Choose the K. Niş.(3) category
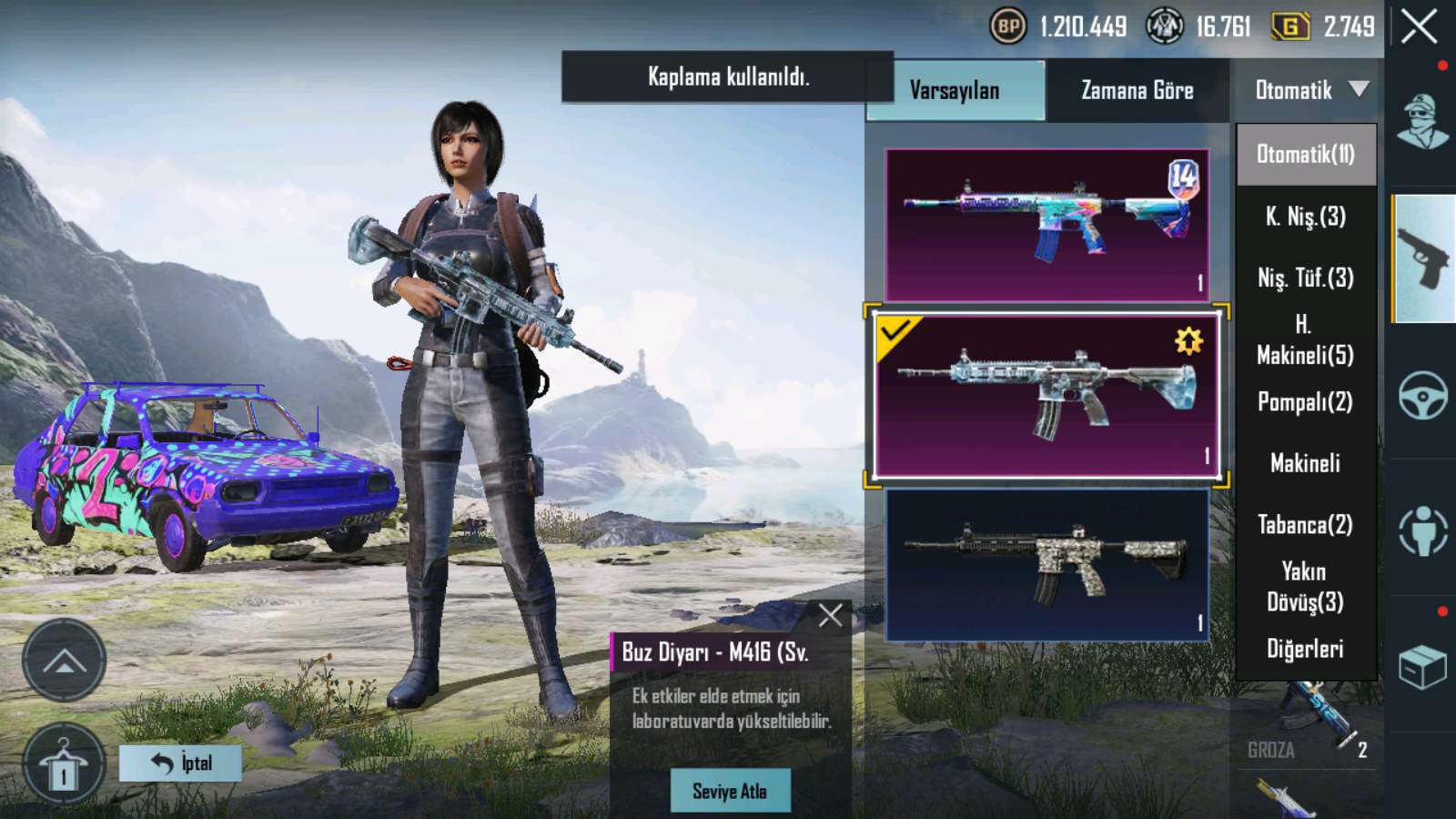Image resolution: width=1456 pixels, height=819 pixels. [x=1305, y=217]
